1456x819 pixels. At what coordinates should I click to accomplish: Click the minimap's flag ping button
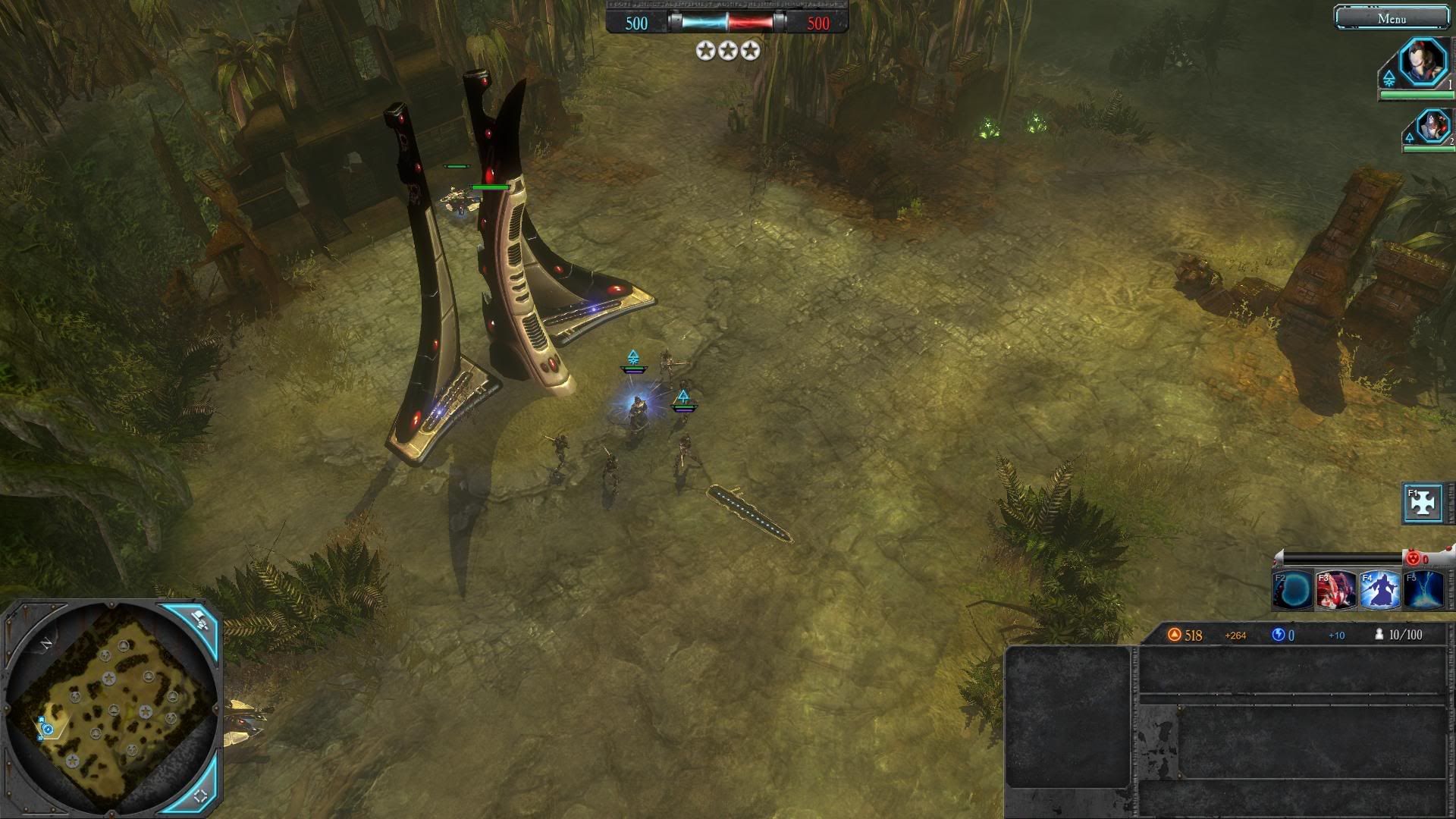point(199,620)
